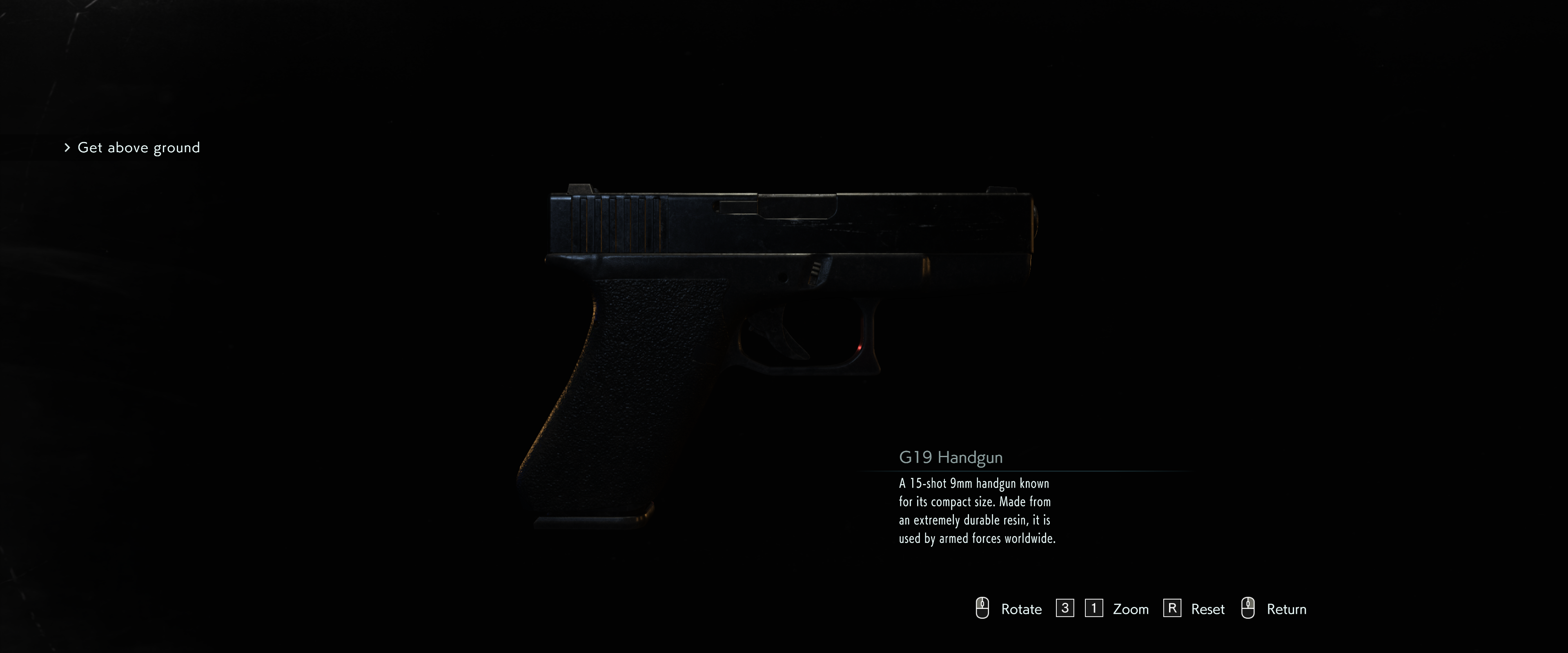Select the Get above ground objective
1568x653 pixels.
point(138,148)
